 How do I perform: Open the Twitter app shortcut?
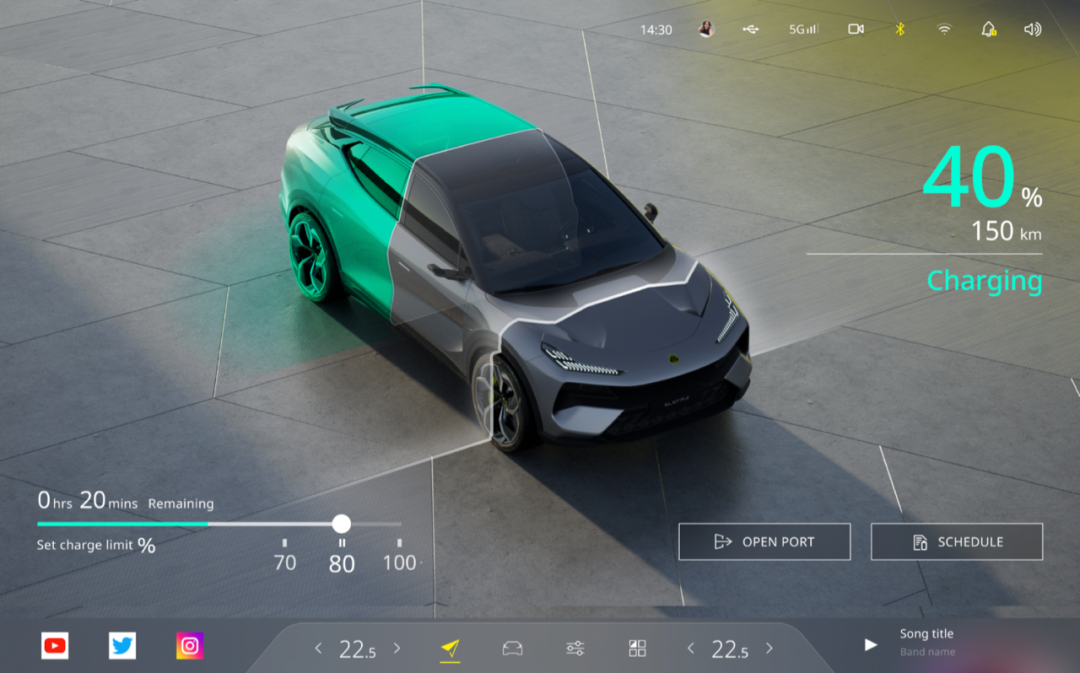(122, 646)
